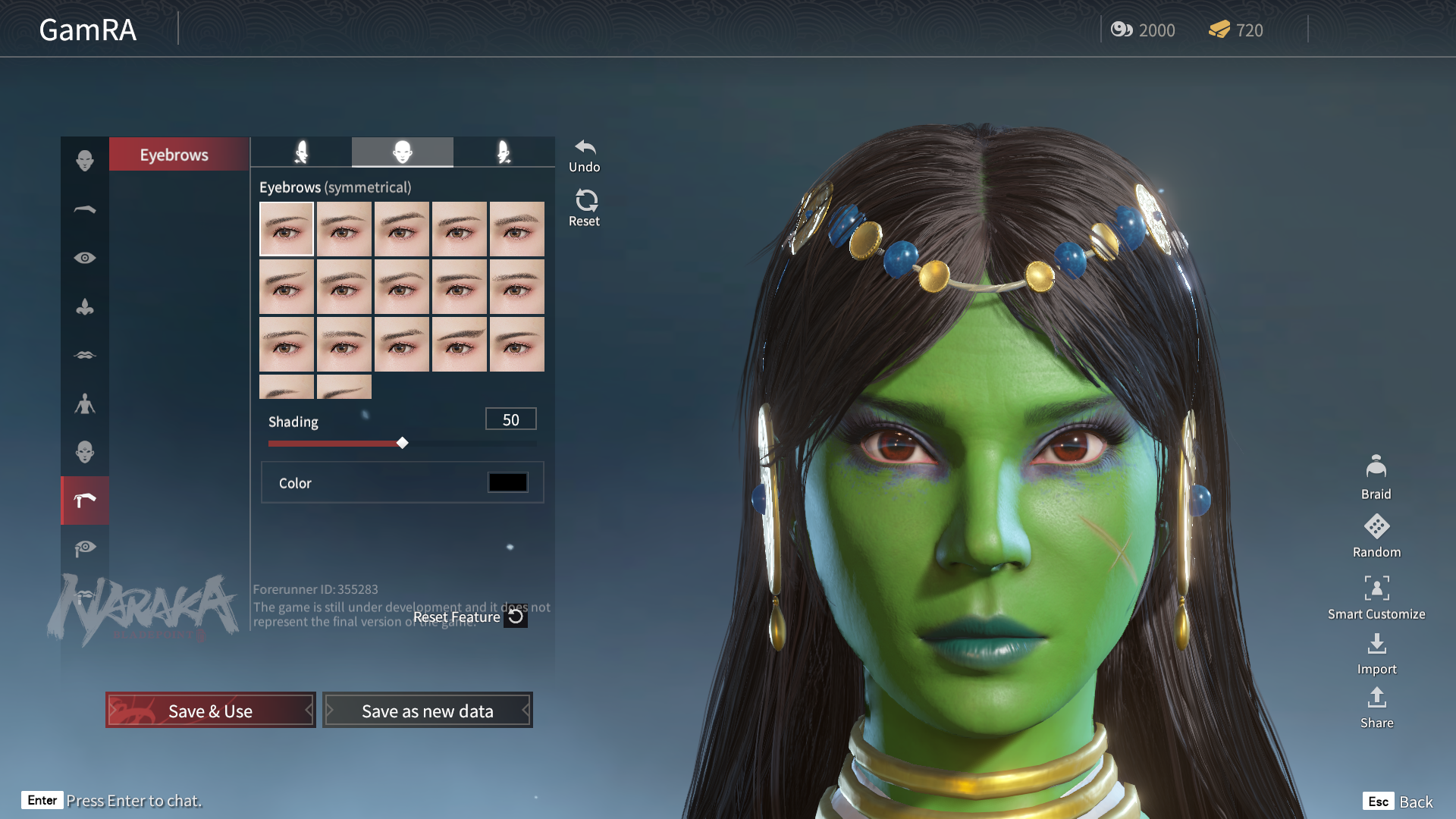This screenshot has width=1456, height=819.
Task: Open the face markings category
Action: pyautogui.click(x=85, y=451)
